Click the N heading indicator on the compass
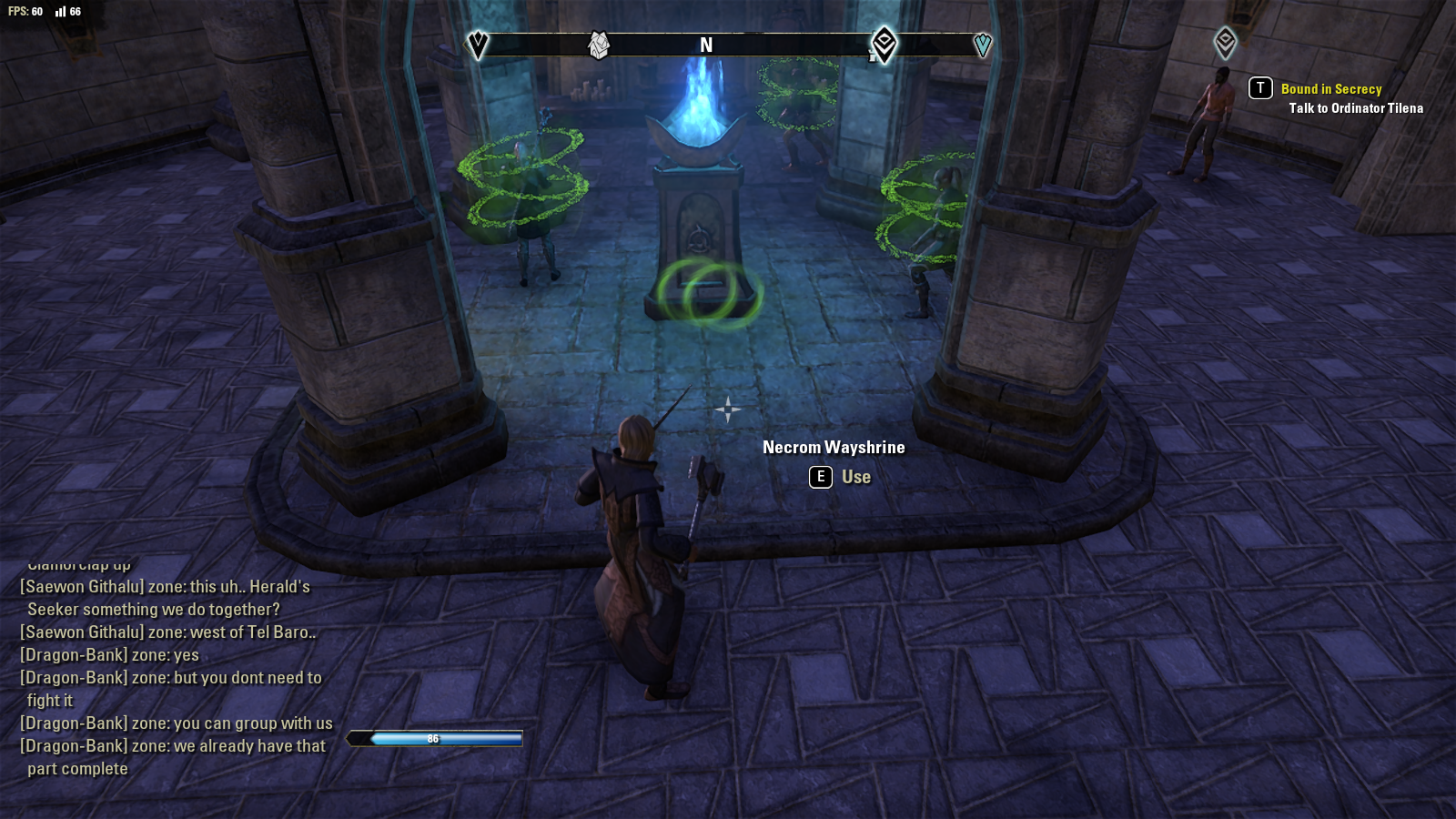The width and height of the screenshot is (1456, 819). pyautogui.click(x=705, y=44)
